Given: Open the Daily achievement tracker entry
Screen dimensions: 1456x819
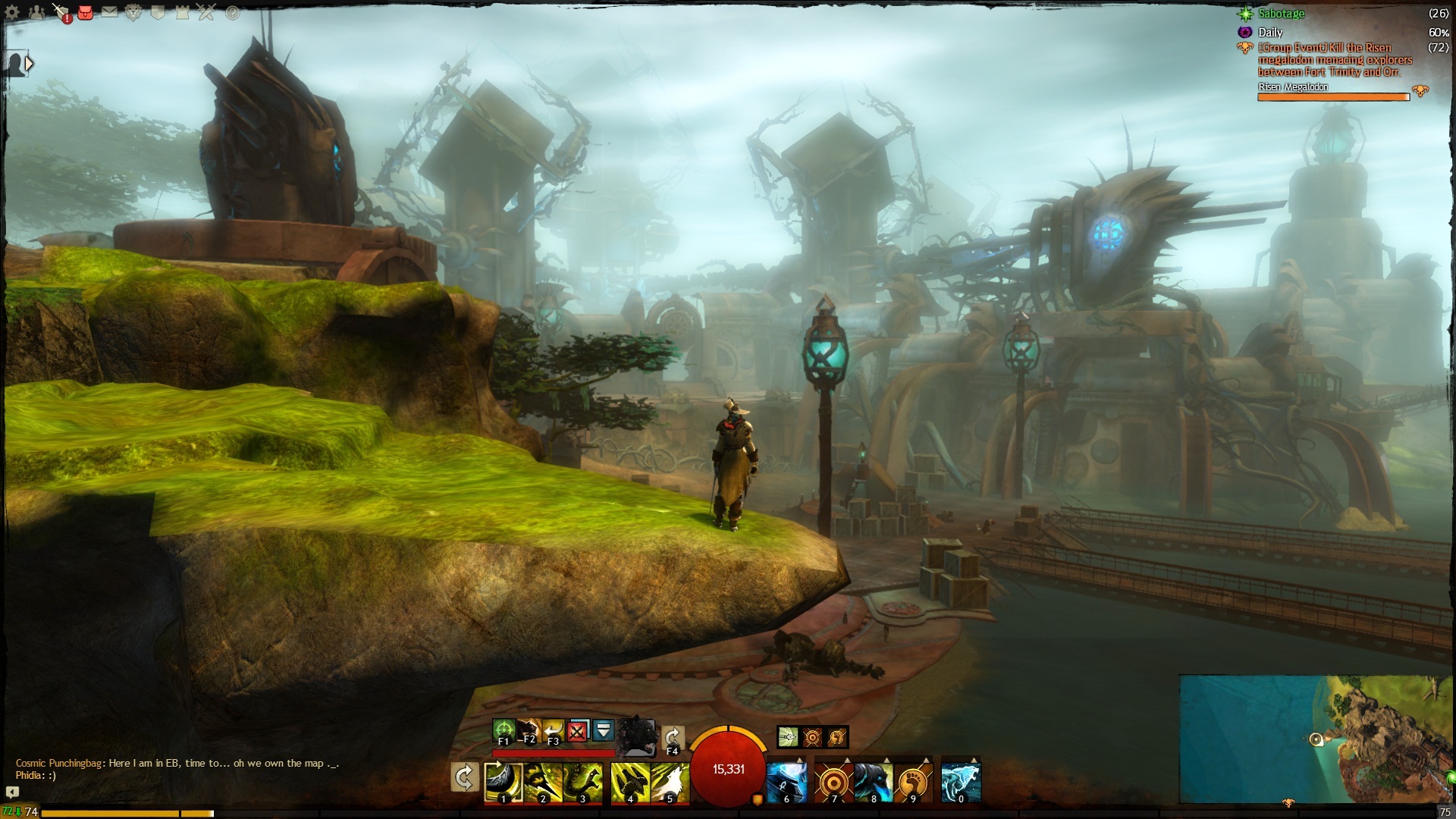Looking at the screenshot, I should [x=1269, y=33].
